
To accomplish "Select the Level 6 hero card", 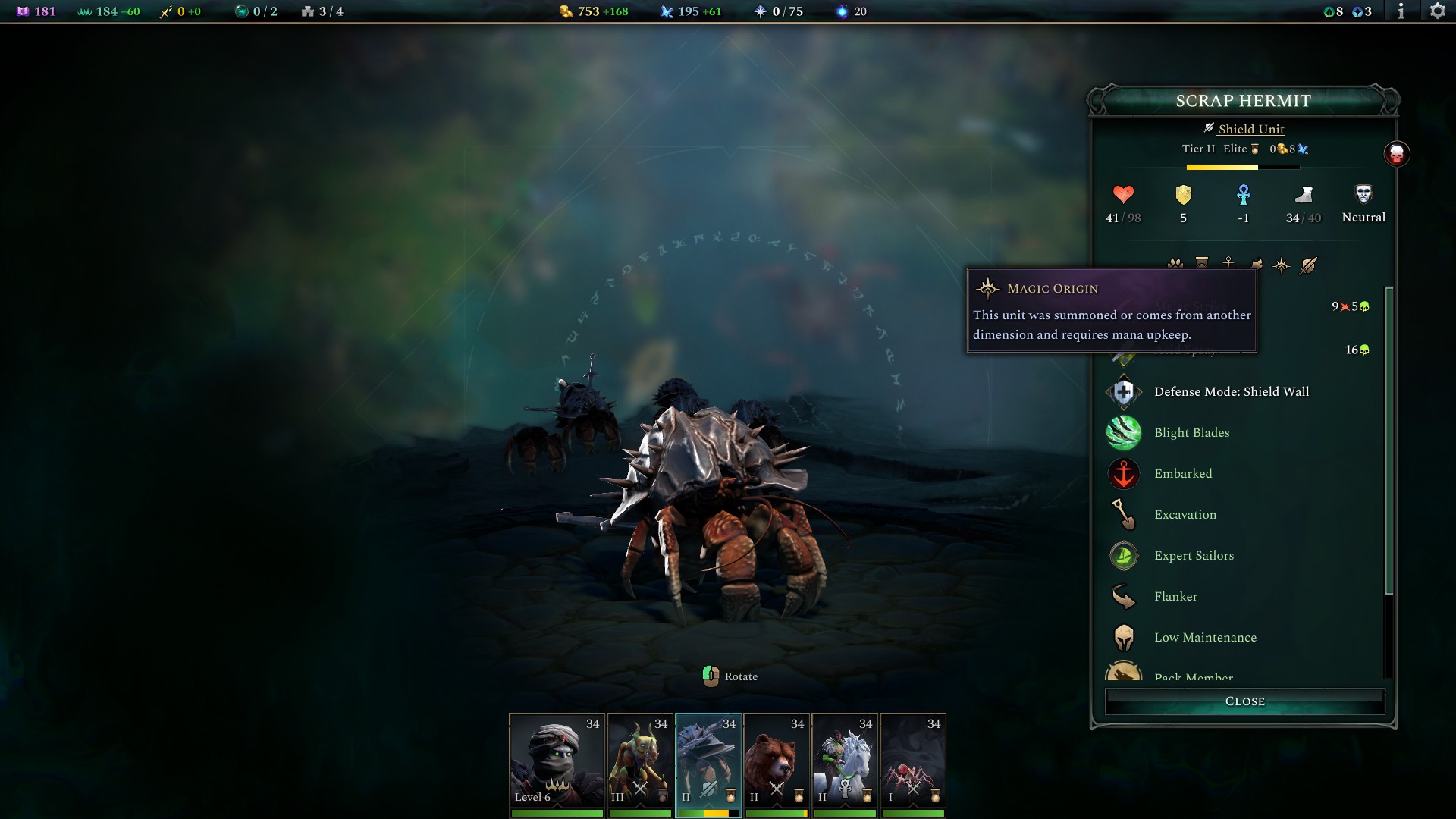I will (557, 762).
